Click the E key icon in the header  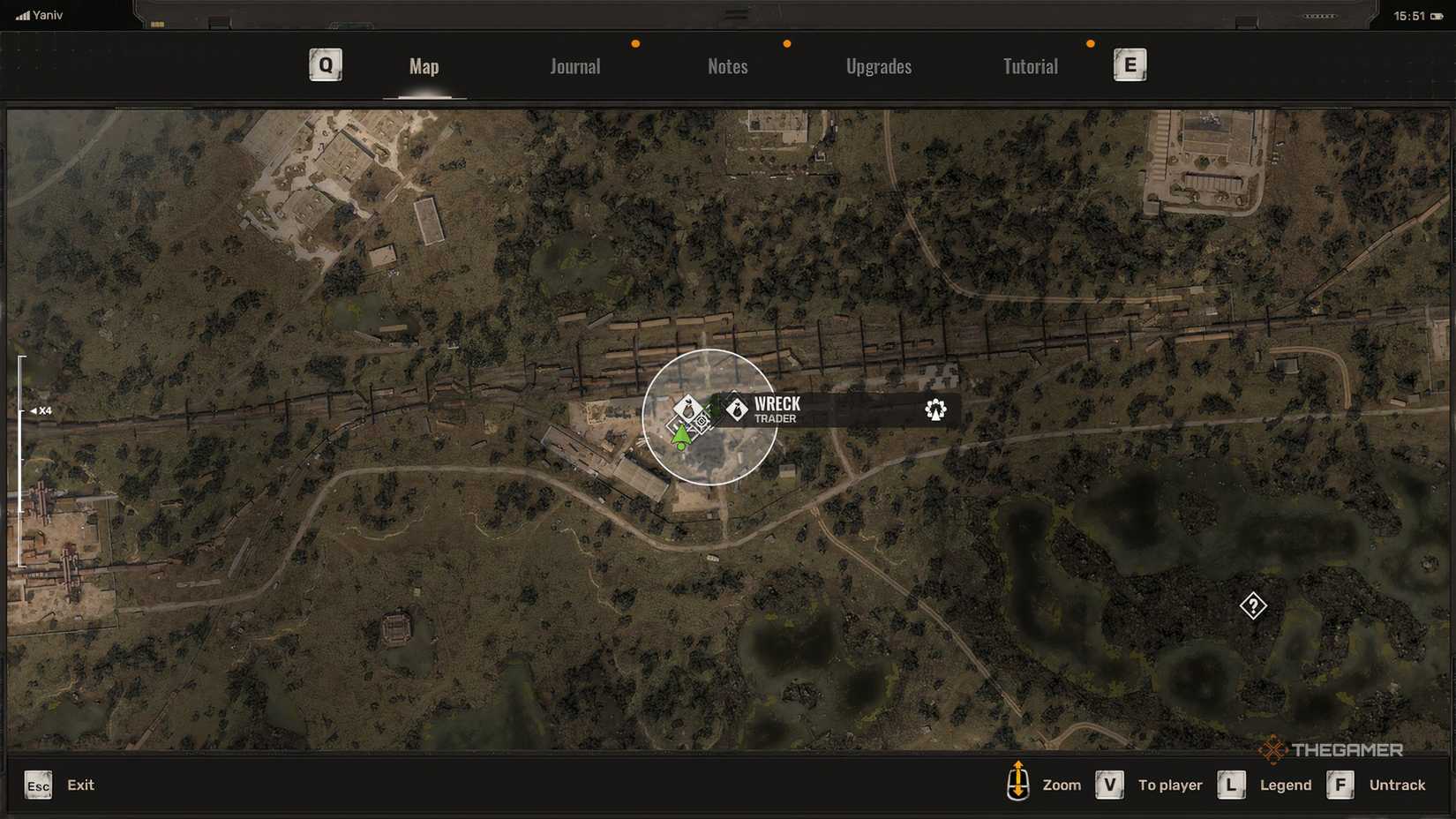pyautogui.click(x=1130, y=64)
